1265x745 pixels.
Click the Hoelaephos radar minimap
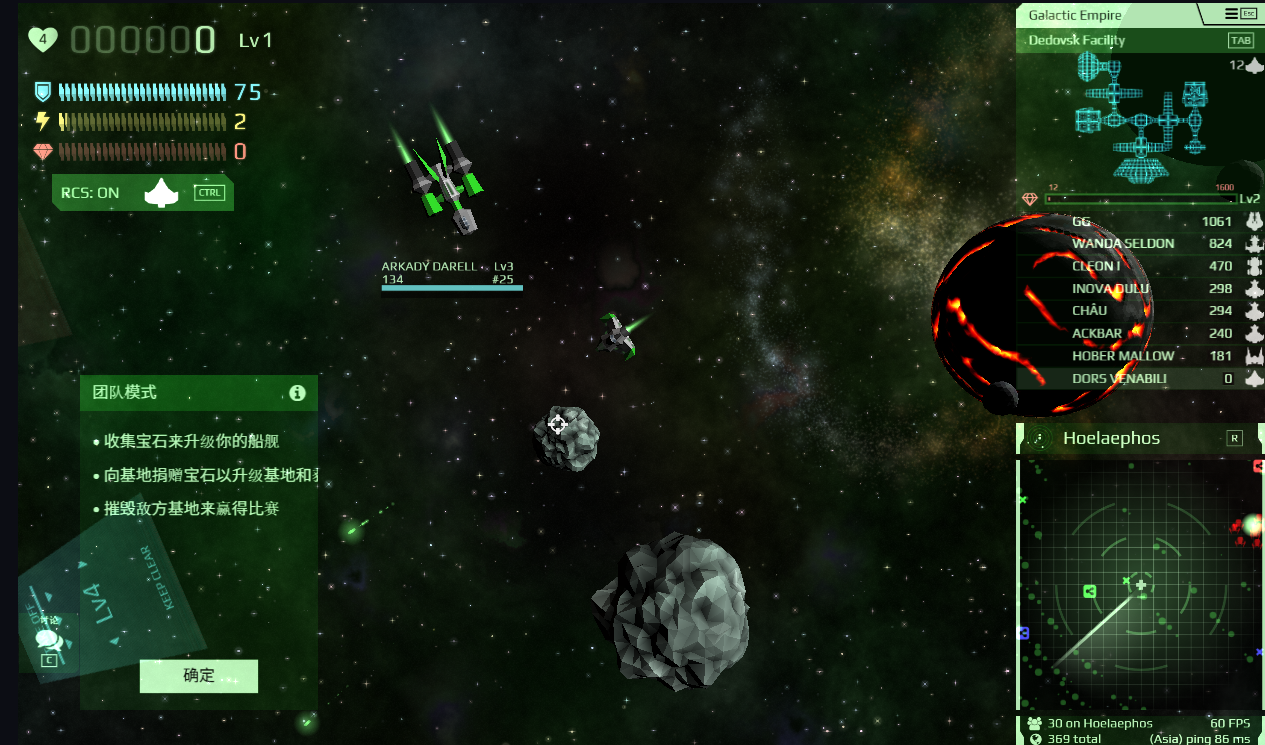tap(1140, 585)
